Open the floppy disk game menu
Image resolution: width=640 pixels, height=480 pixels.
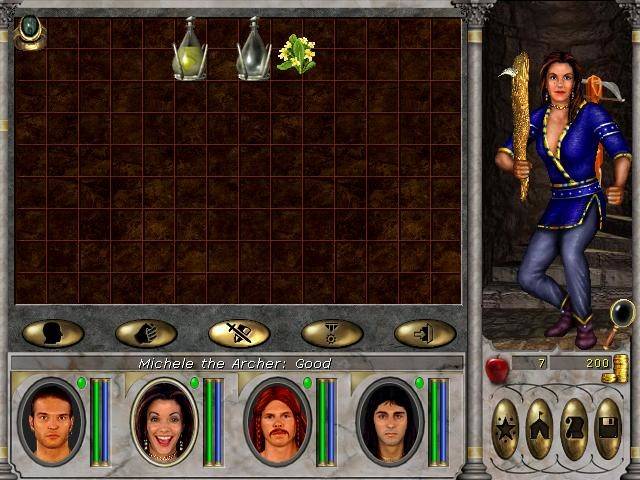608,429
